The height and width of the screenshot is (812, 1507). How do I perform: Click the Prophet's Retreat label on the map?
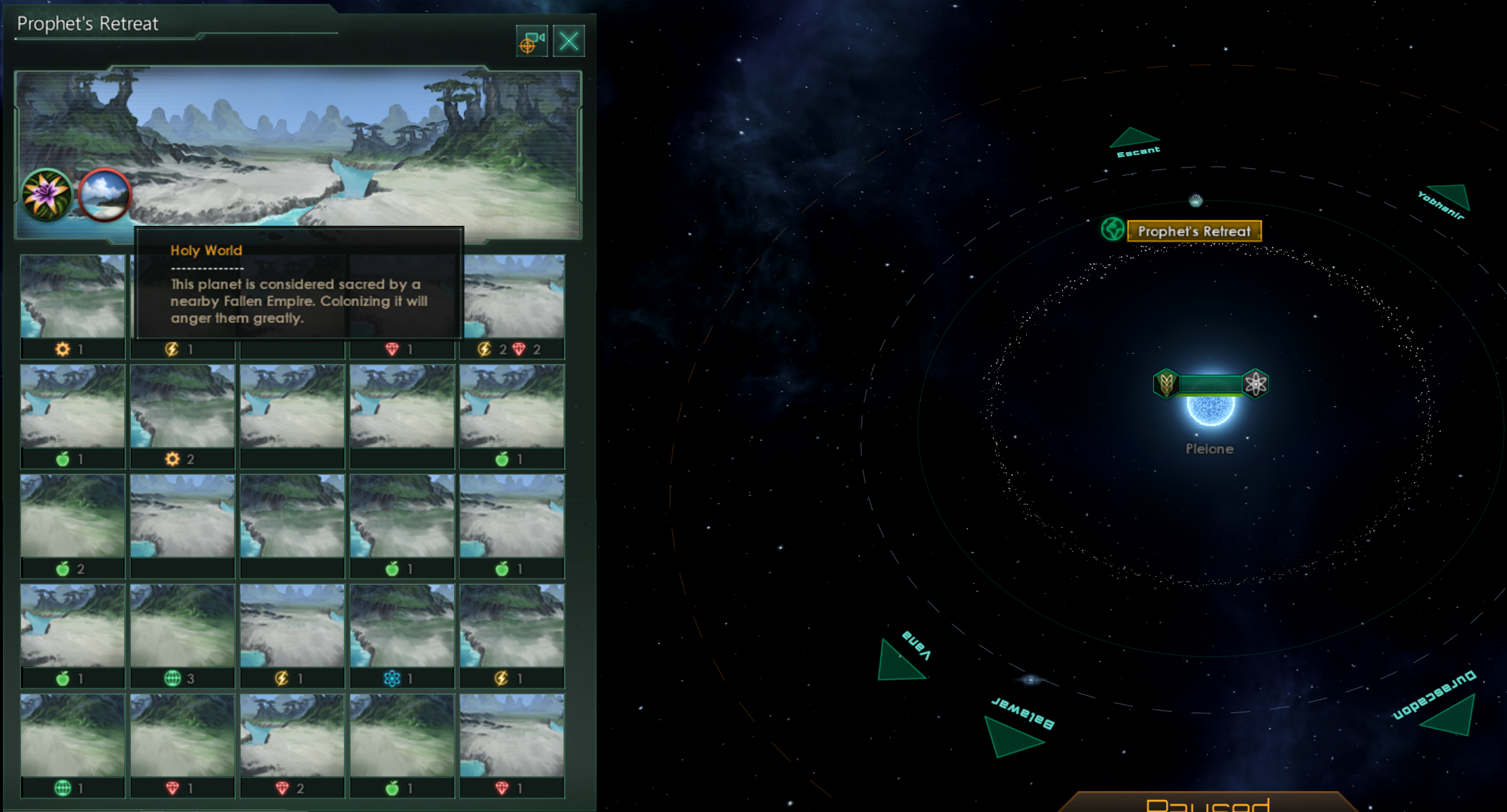(x=1194, y=231)
